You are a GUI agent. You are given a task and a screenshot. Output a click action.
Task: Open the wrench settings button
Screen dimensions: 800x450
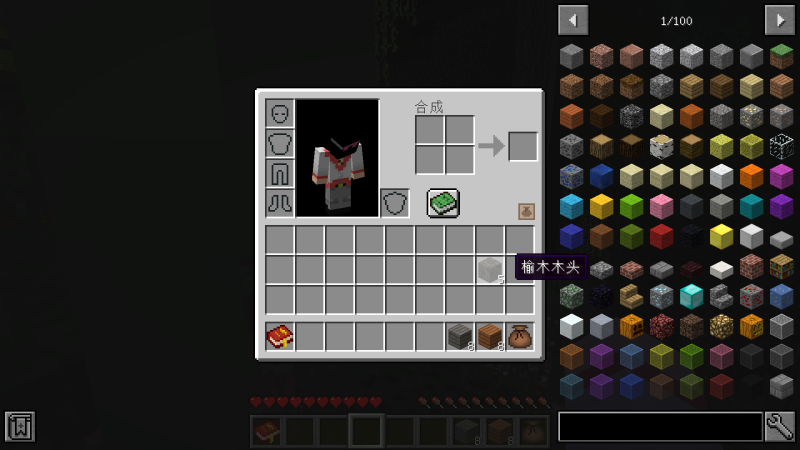tap(779, 427)
